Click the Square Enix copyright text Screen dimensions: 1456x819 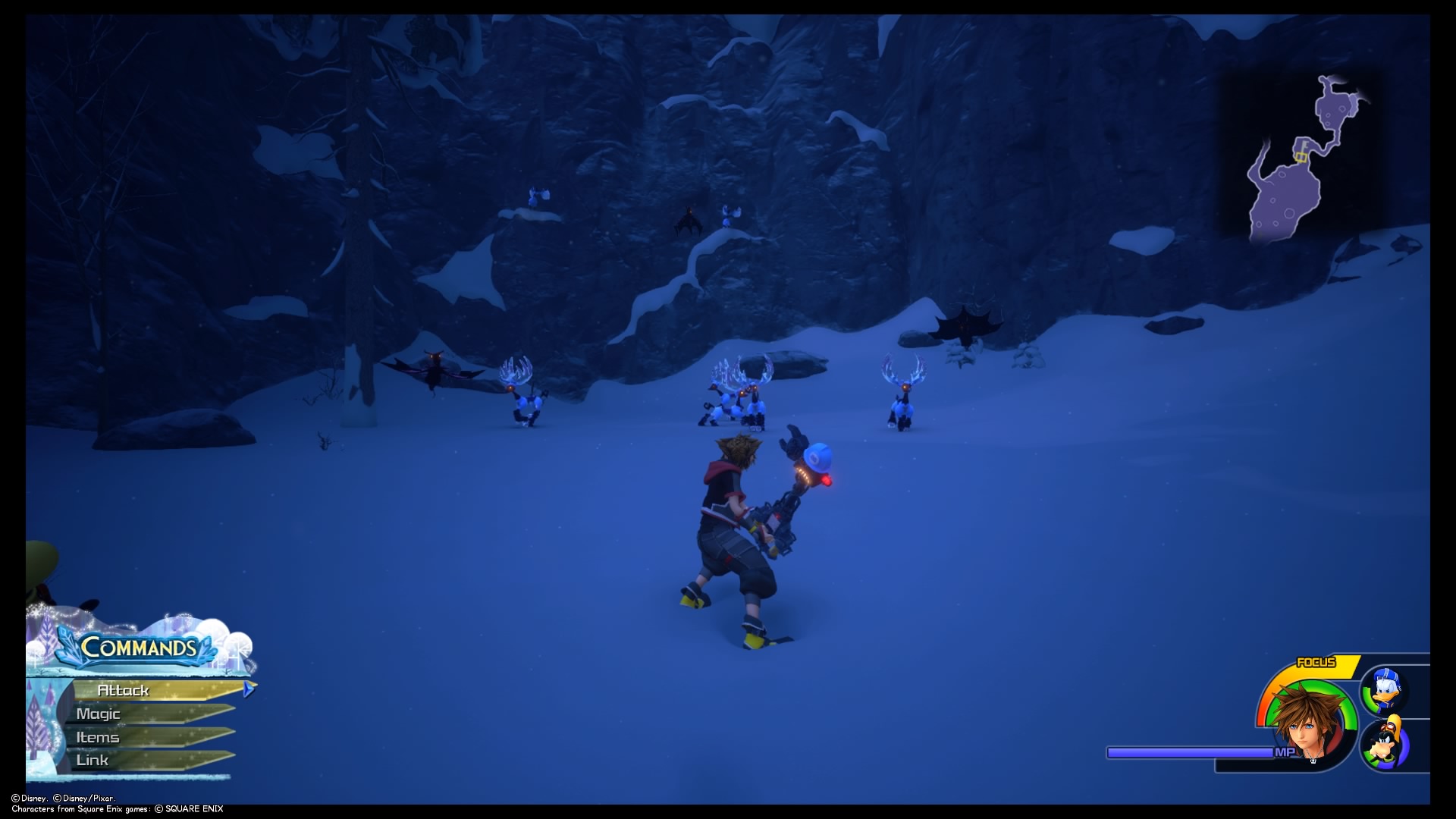tap(182, 809)
